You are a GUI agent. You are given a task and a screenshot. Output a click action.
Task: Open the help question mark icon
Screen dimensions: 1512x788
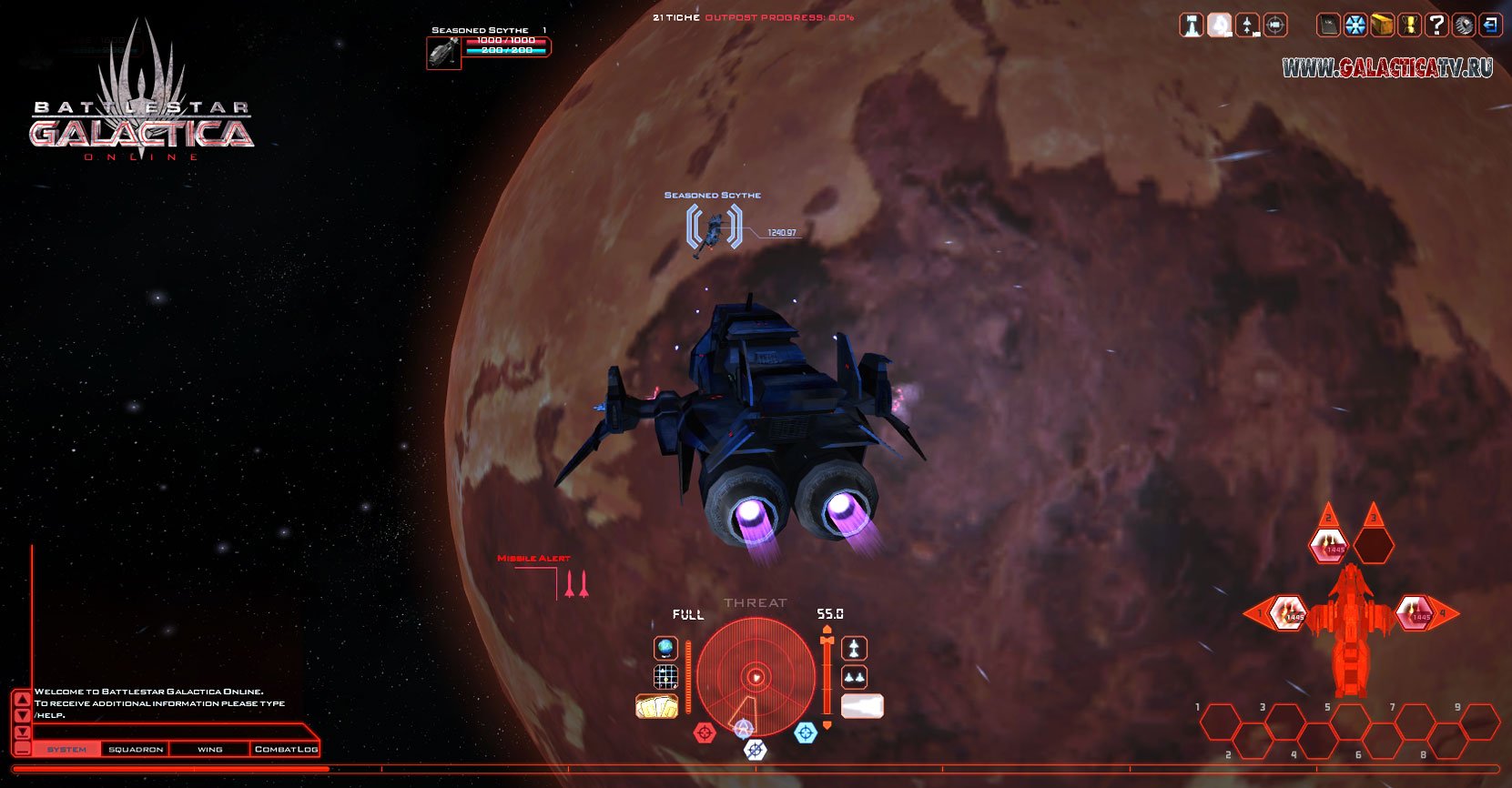click(x=1436, y=25)
